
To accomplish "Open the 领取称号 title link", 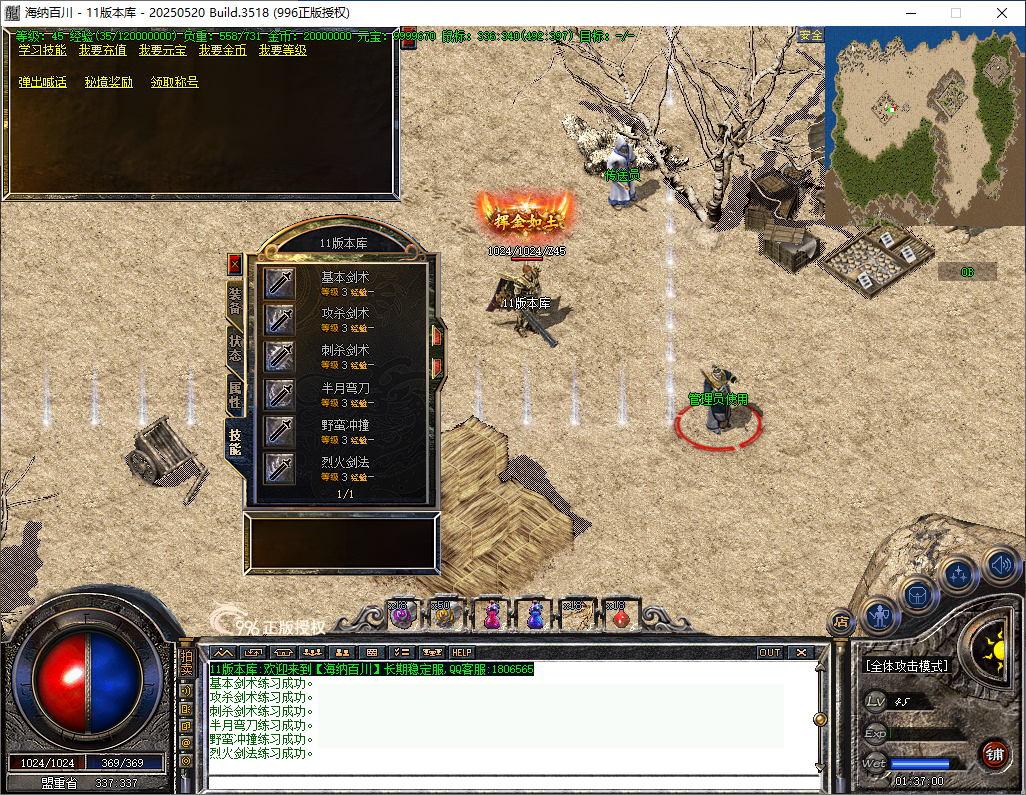I will [174, 82].
